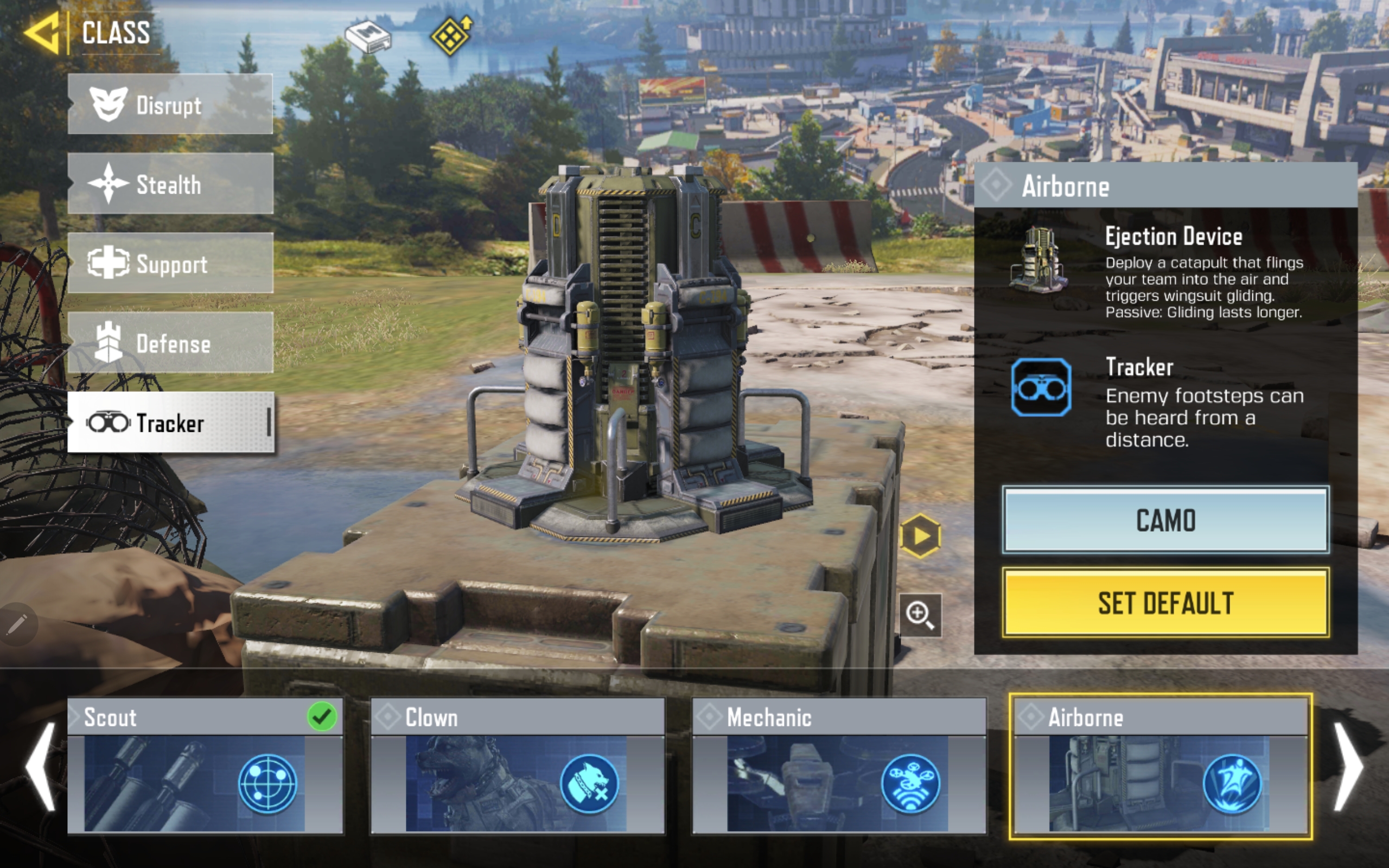Viewport: 1389px width, 868px height.
Task: Select the Scout class card
Action: point(205,765)
